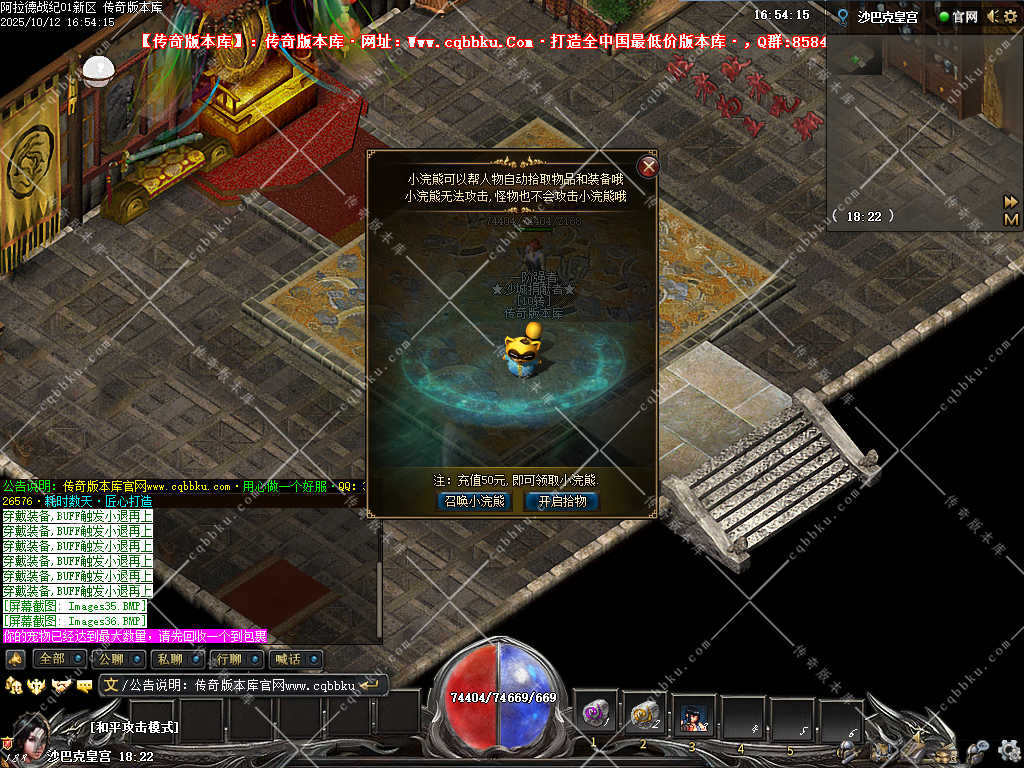Screen dimensions: 1024x768
Task: Choose the 喊话 shout chat tab
Action: (288, 659)
